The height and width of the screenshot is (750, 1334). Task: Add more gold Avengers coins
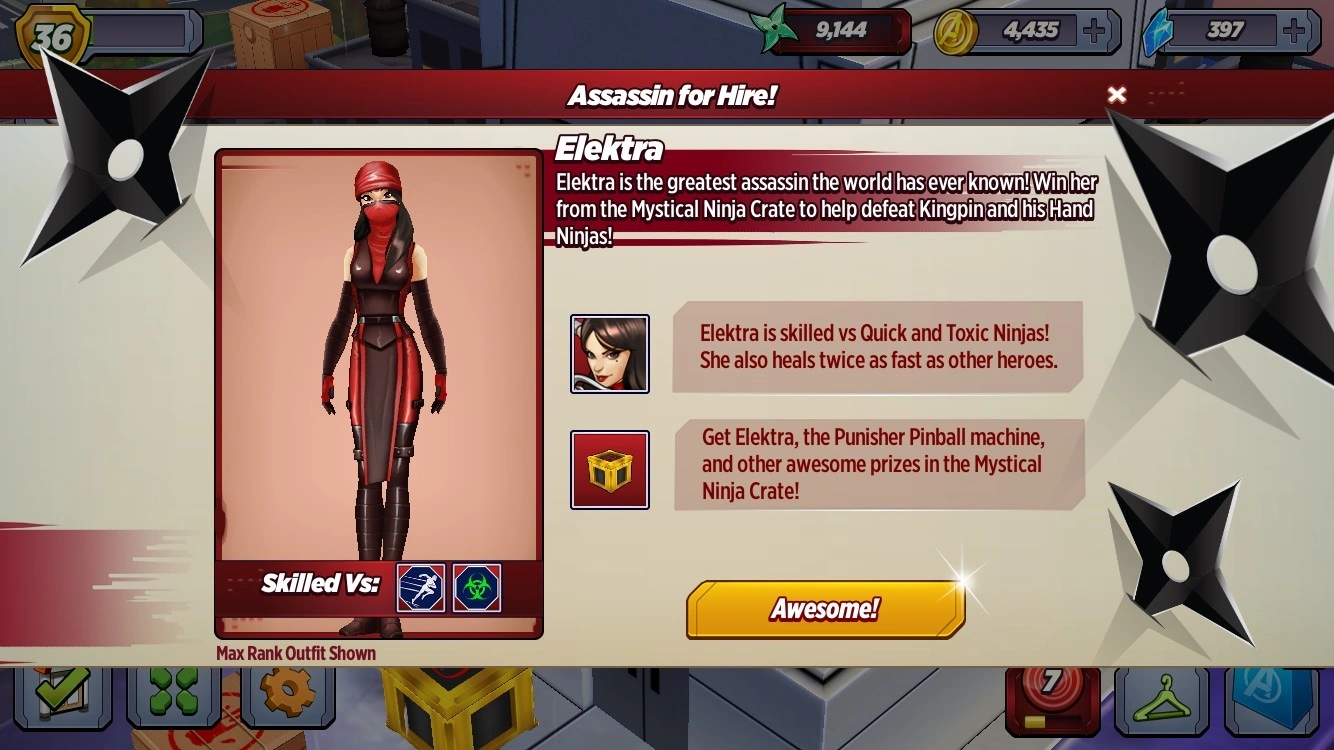coord(1095,31)
